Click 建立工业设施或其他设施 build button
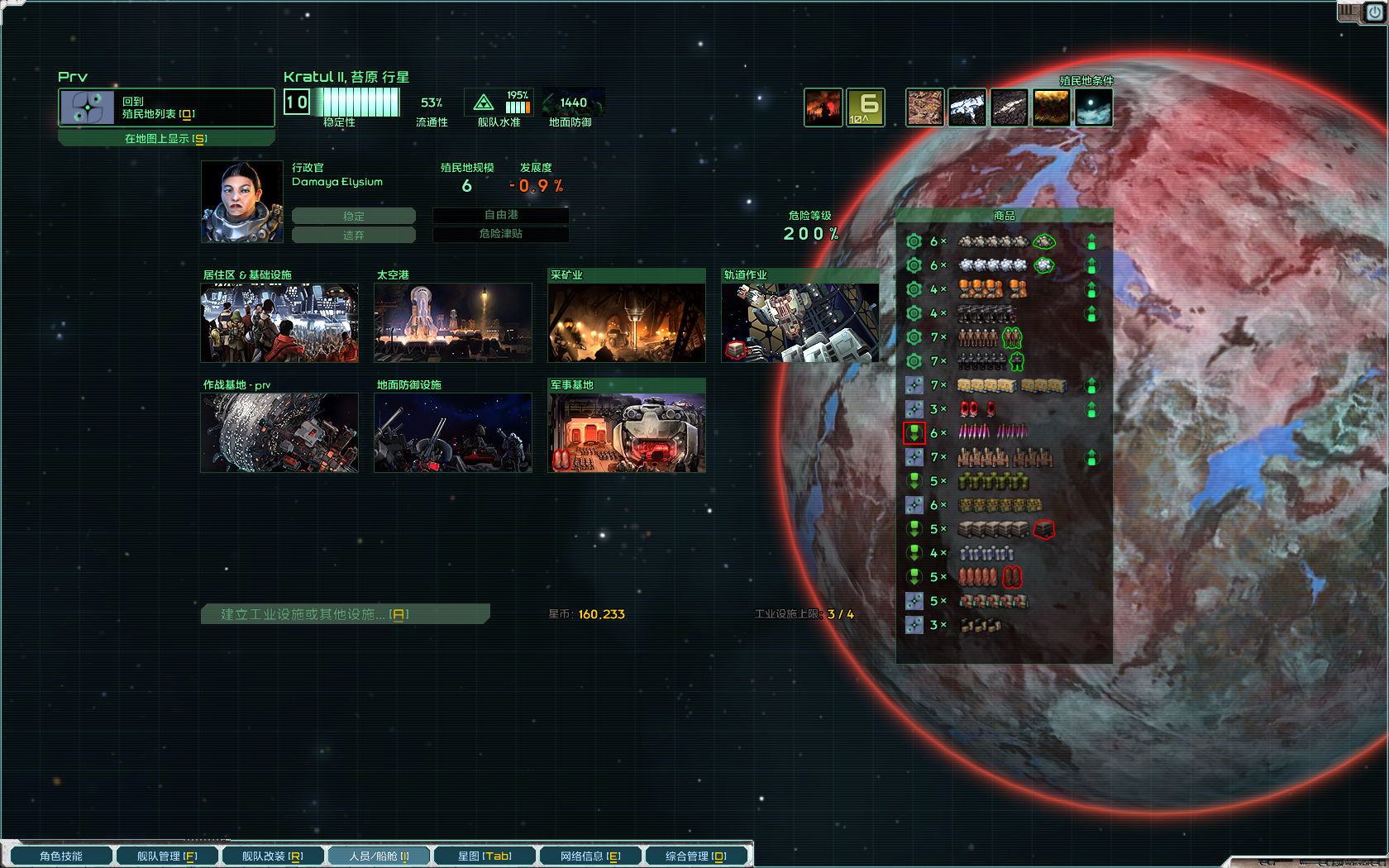This screenshot has width=1389, height=868. pos(344,614)
